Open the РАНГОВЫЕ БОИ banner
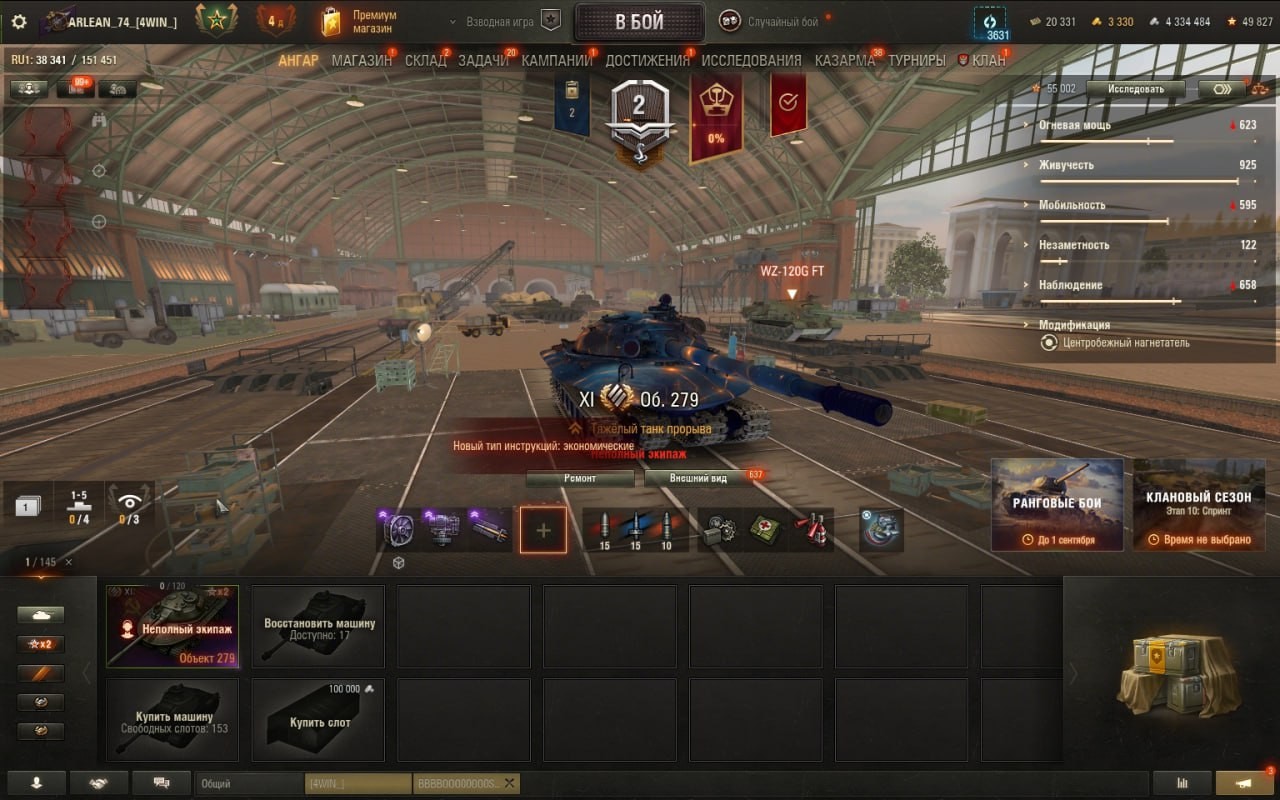The image size is (1280, 800). click(1057, 504)
